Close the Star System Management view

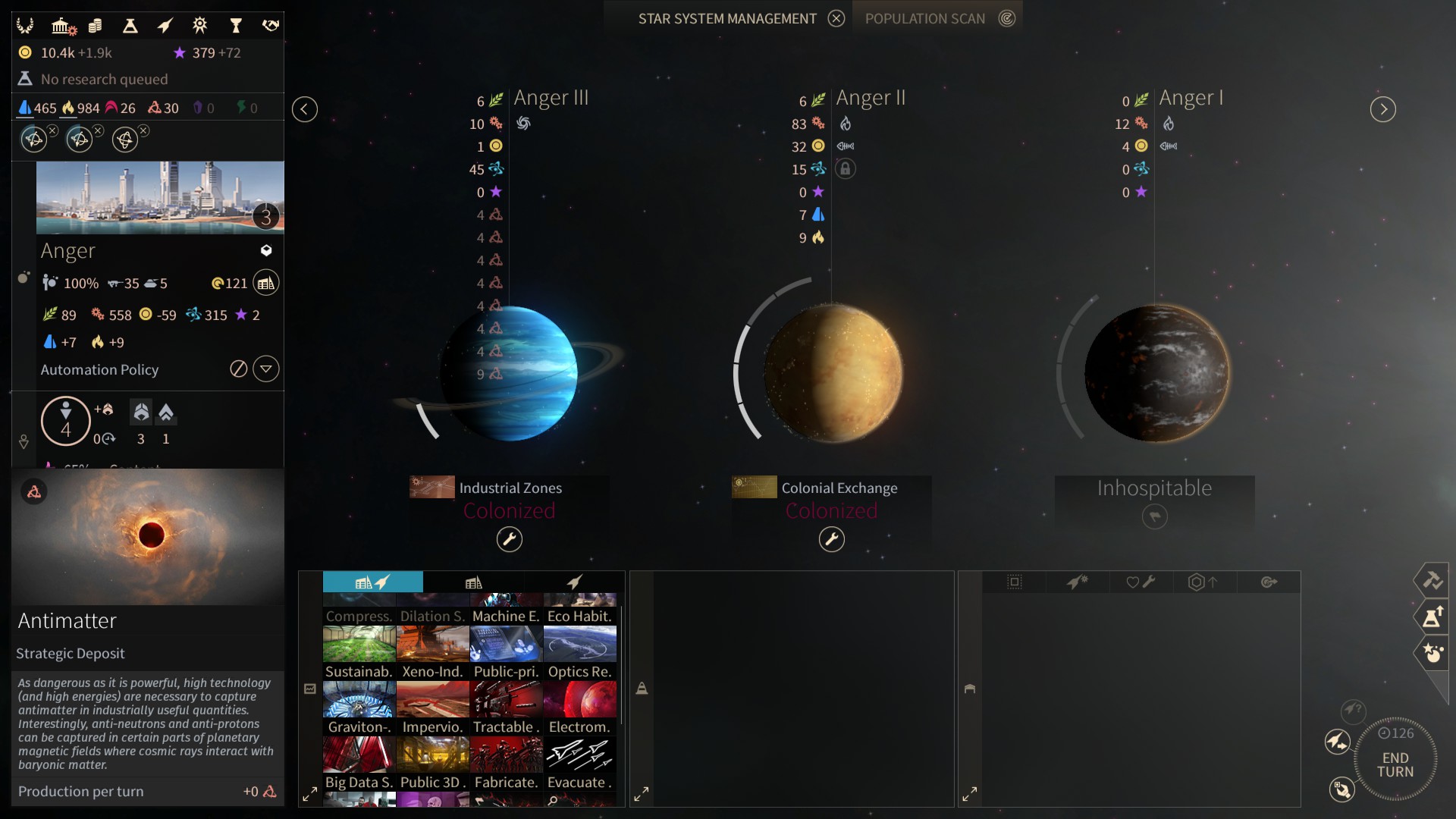pyautogui.click(x=836, y=19)
